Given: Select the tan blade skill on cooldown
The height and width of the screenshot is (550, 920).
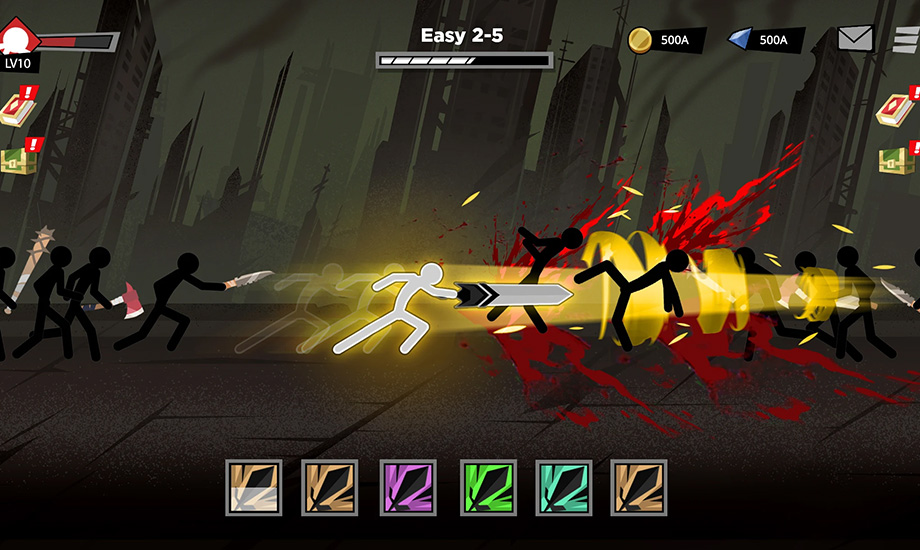Looking at the screenshot, I should click(x=253, y=488).
